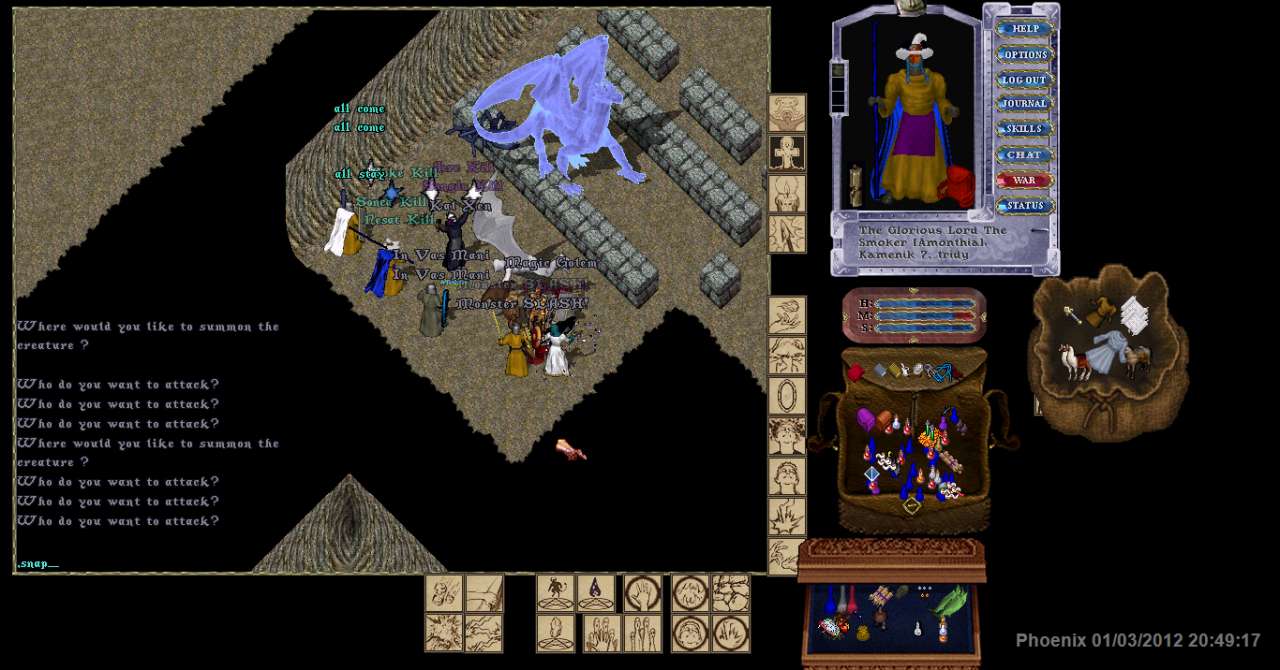Open the Options window
This screenshot has height=670, width=1280.
[1024, 54]
